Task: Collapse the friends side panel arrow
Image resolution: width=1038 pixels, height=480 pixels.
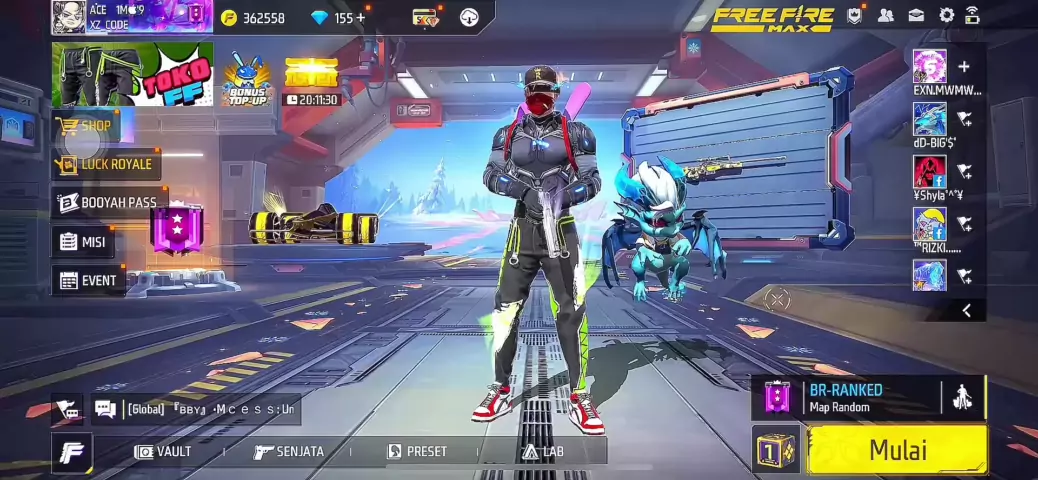Action: [x=966, y=311]
